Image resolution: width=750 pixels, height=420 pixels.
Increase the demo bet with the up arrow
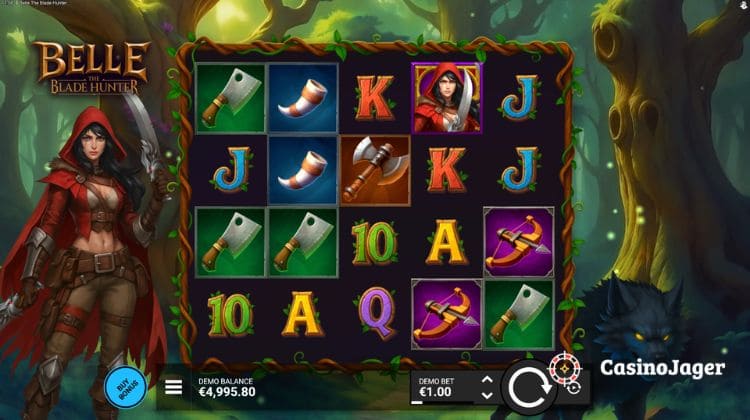(x=487, y=380)
